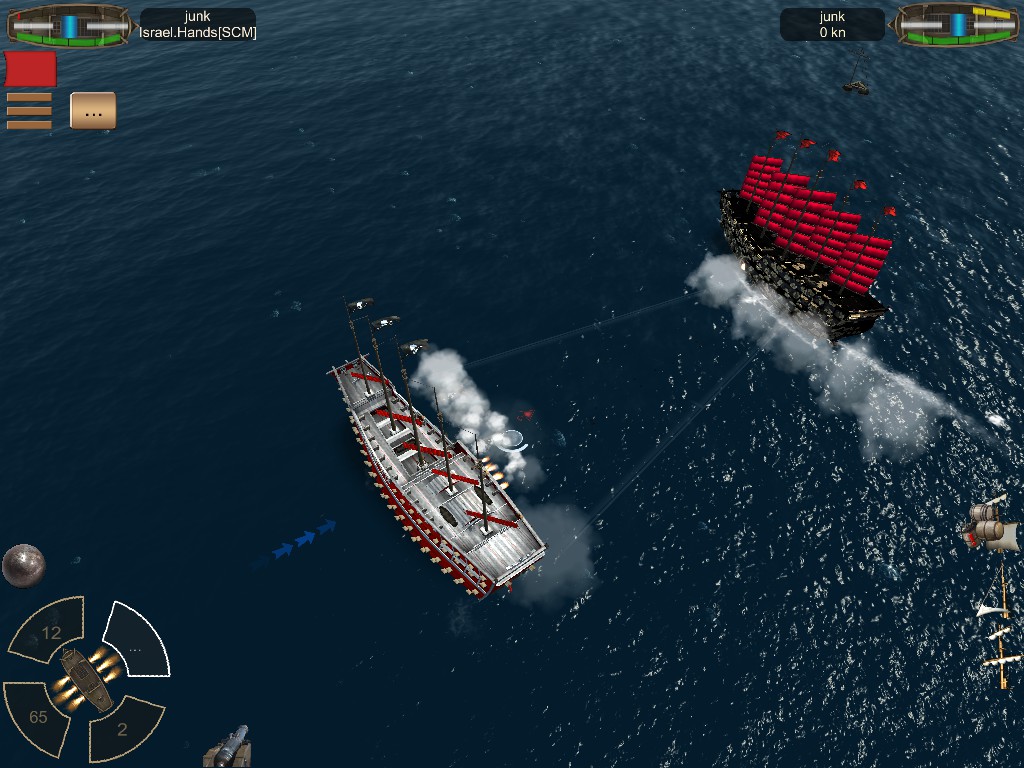Open the three-bar hamburger menu
The width and height of the screenshot is (1024, 768).
29,111
